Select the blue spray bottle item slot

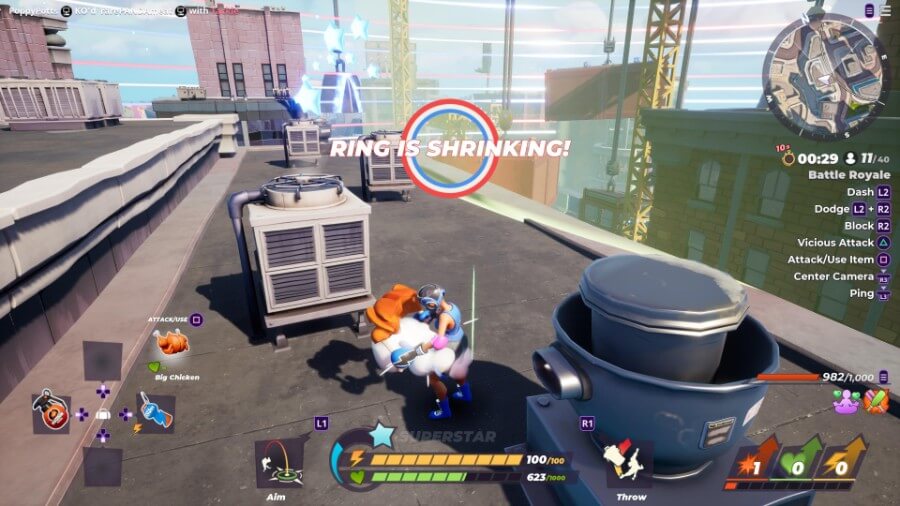[155, 413]
